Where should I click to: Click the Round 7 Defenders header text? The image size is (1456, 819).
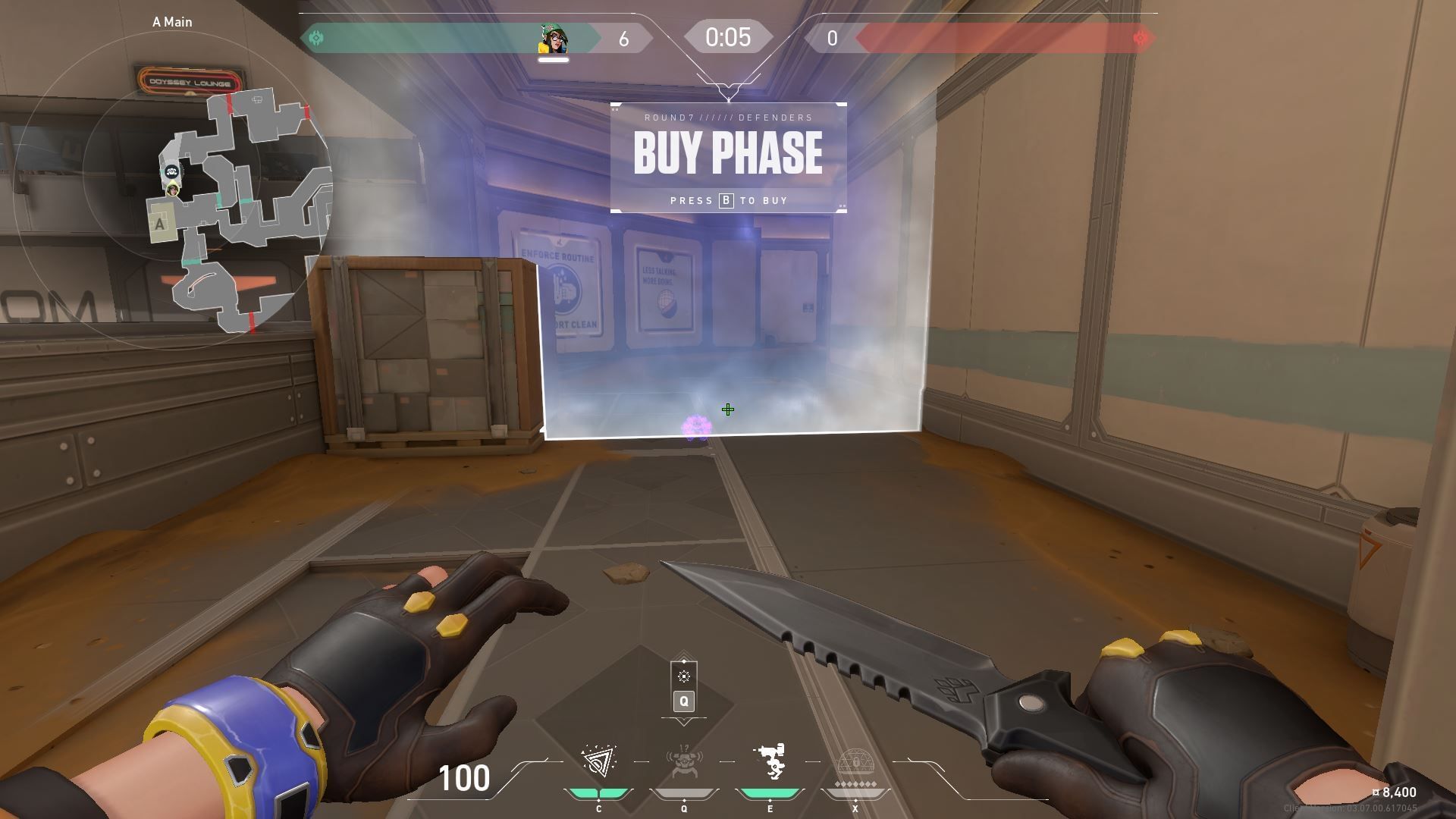click(727, 117)
